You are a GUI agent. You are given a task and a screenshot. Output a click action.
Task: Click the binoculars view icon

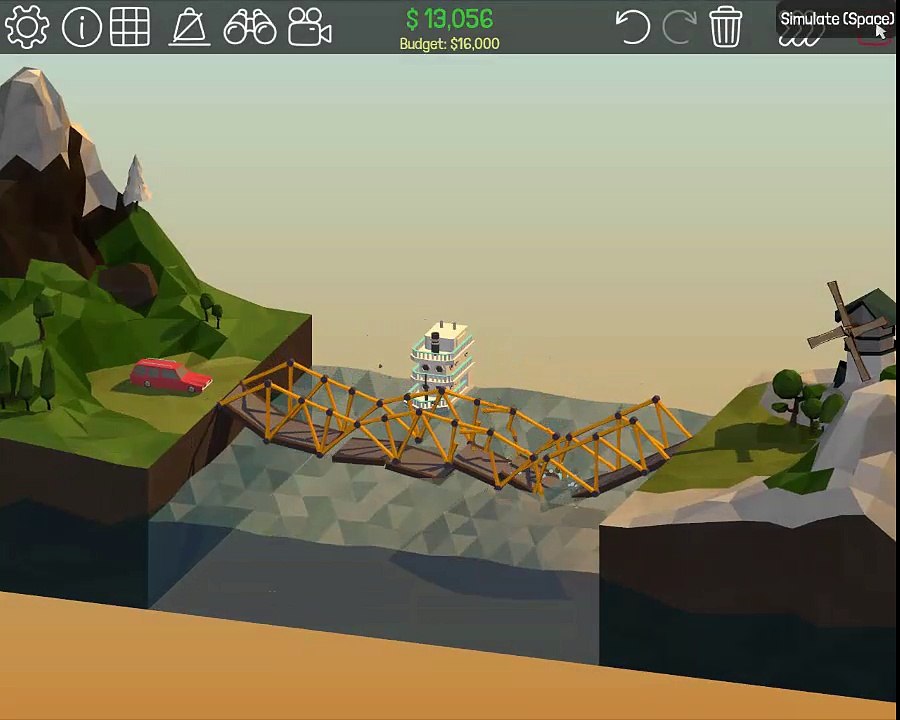tap(249, 27)
